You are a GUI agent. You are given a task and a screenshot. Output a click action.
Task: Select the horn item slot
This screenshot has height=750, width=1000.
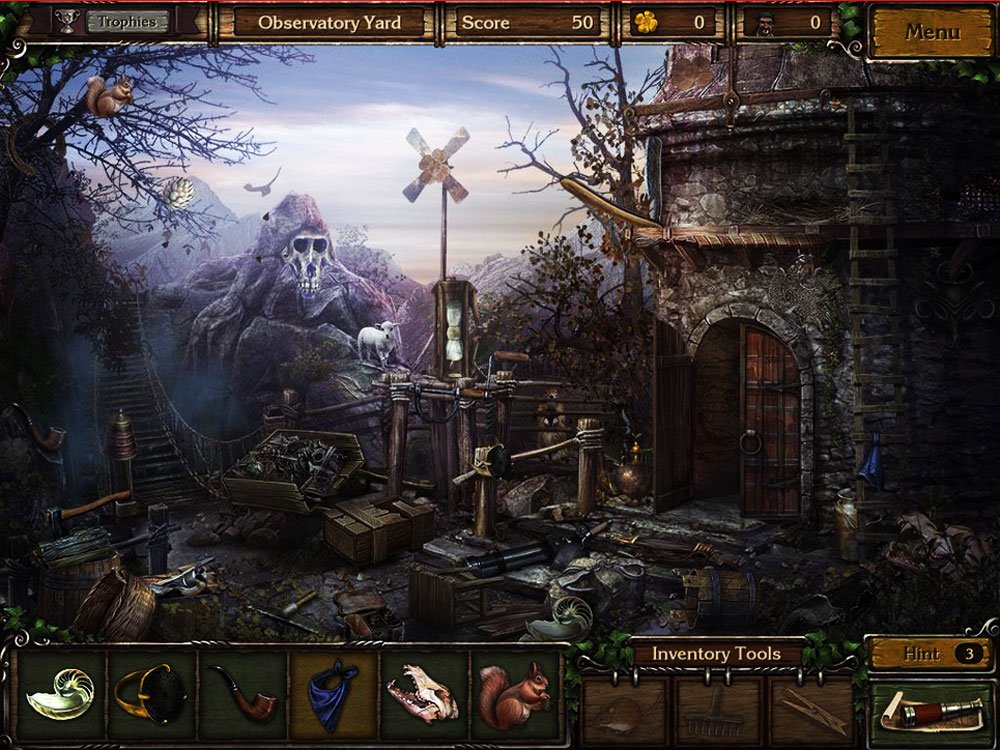click(x=152, y=694)
